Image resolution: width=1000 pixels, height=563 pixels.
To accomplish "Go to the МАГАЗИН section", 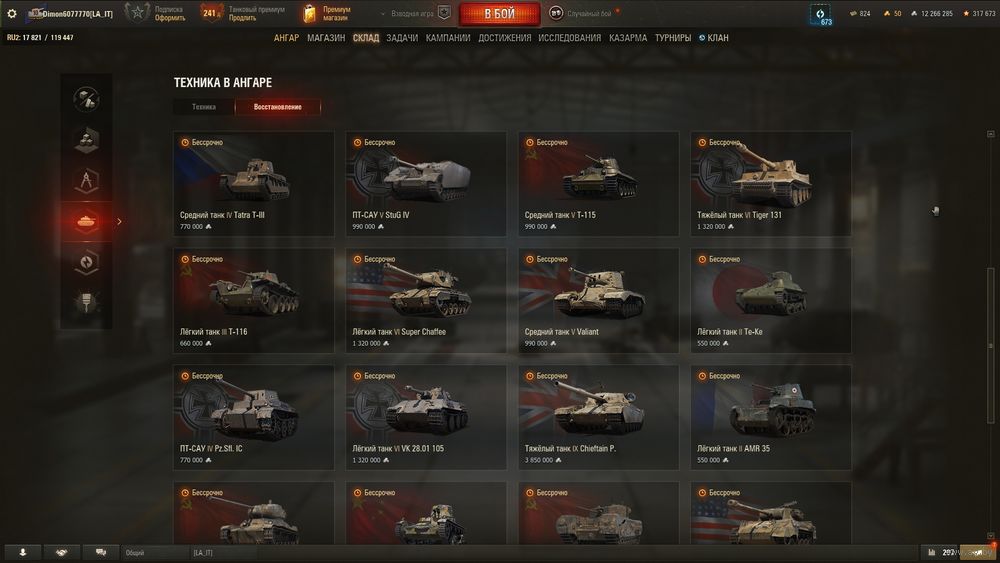I will pyautogui.click(x=326, y=38).
